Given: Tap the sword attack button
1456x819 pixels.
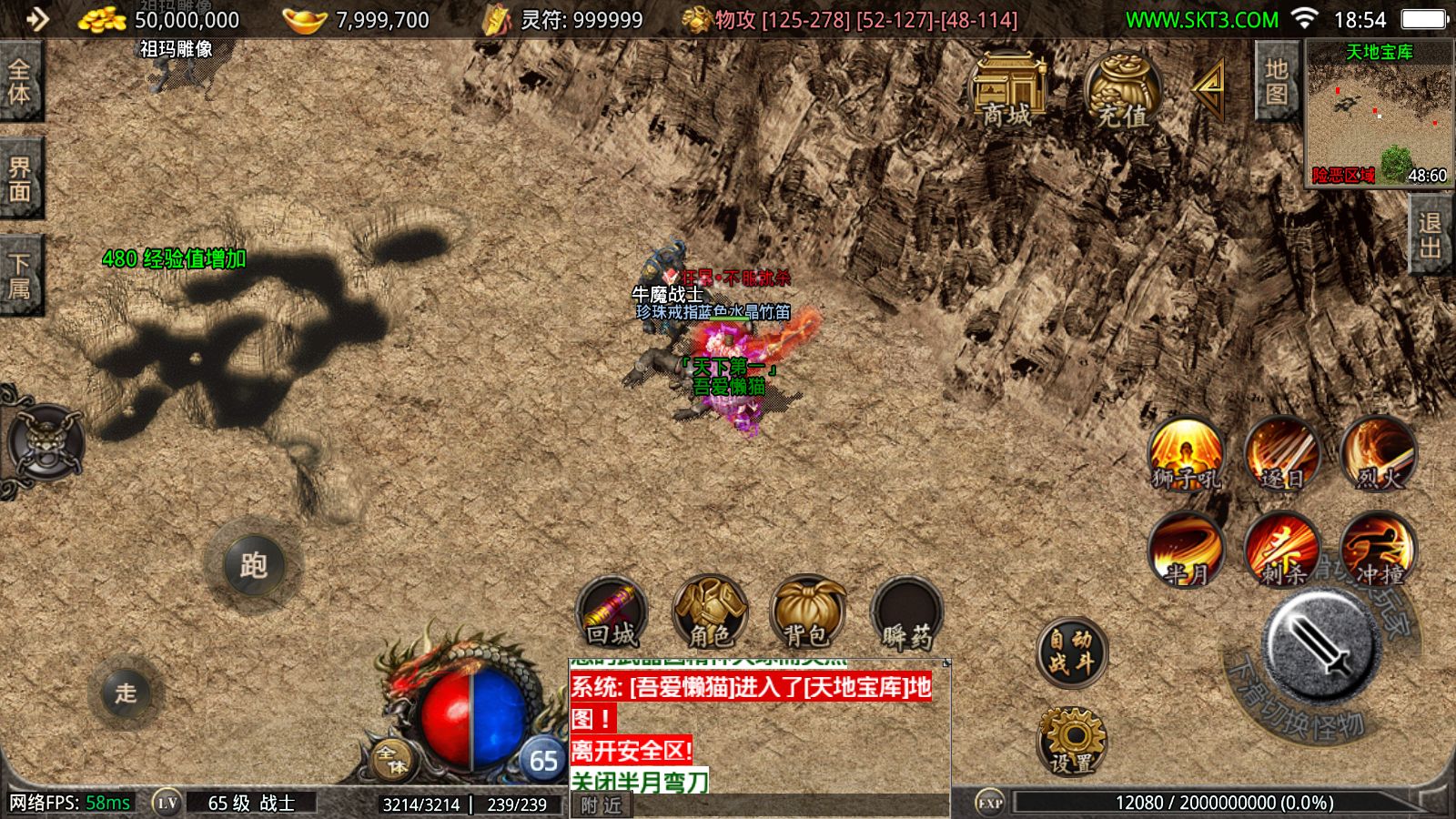Looking at the screenshot, I should (x=1321, y=642).
